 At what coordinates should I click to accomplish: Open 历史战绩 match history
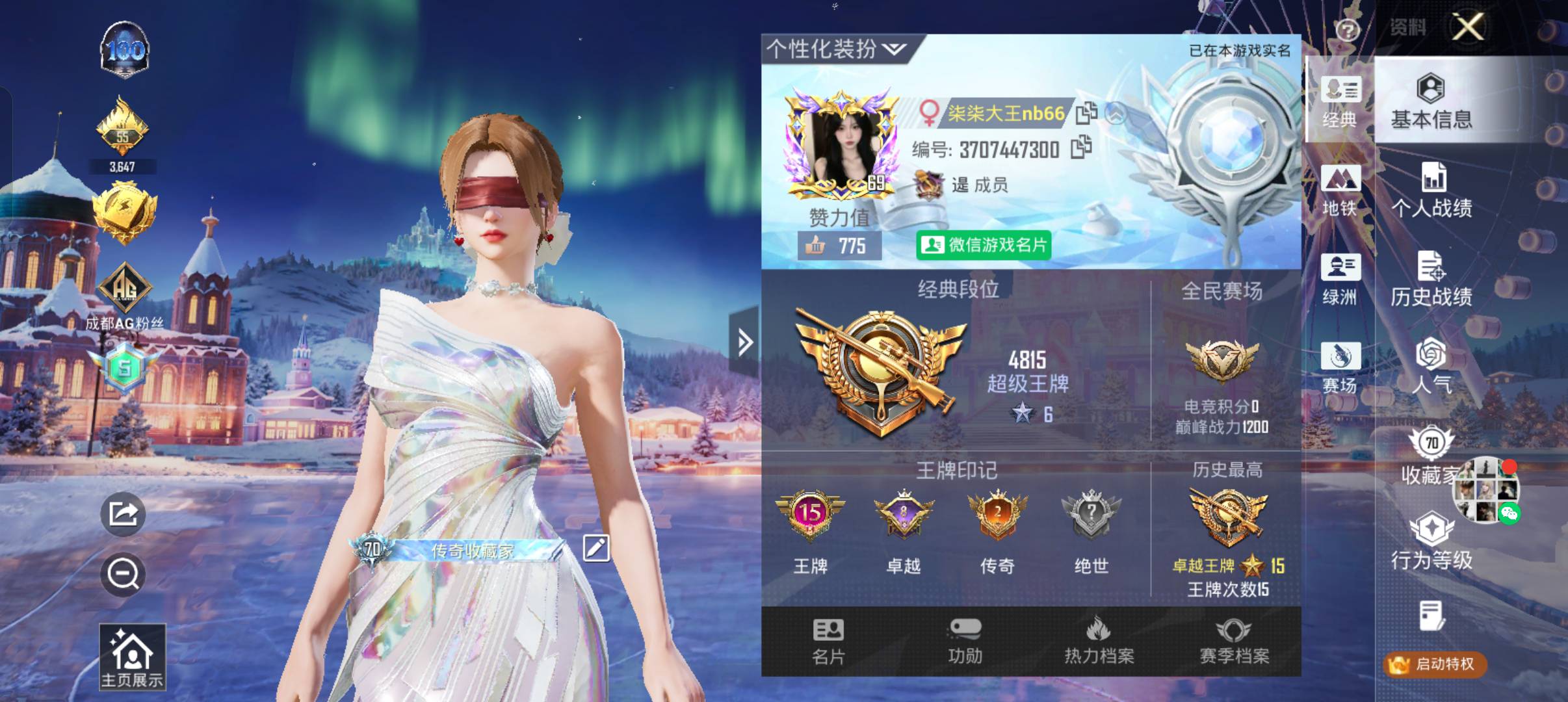[x=1431, y=279]
